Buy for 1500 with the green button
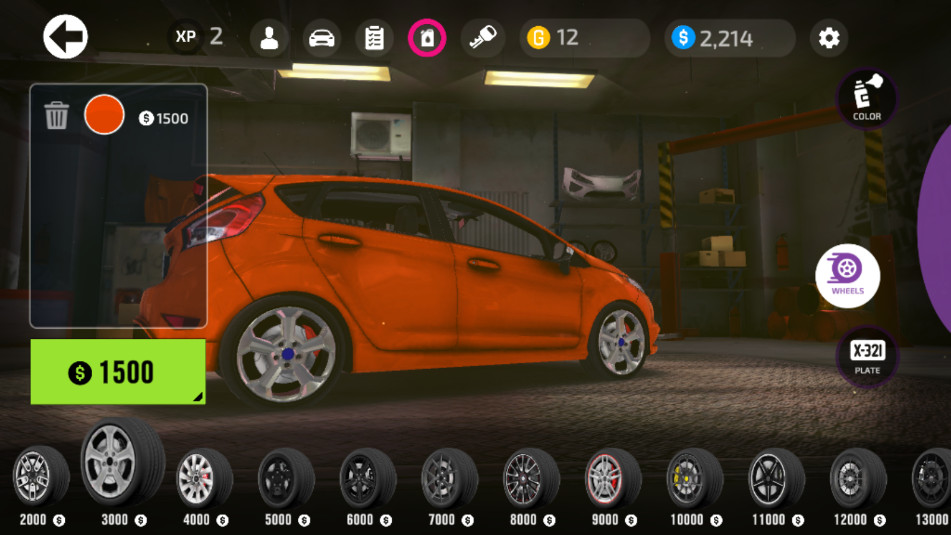The height and width of the screenshot is (535, 951). click(x=118, y=372)
